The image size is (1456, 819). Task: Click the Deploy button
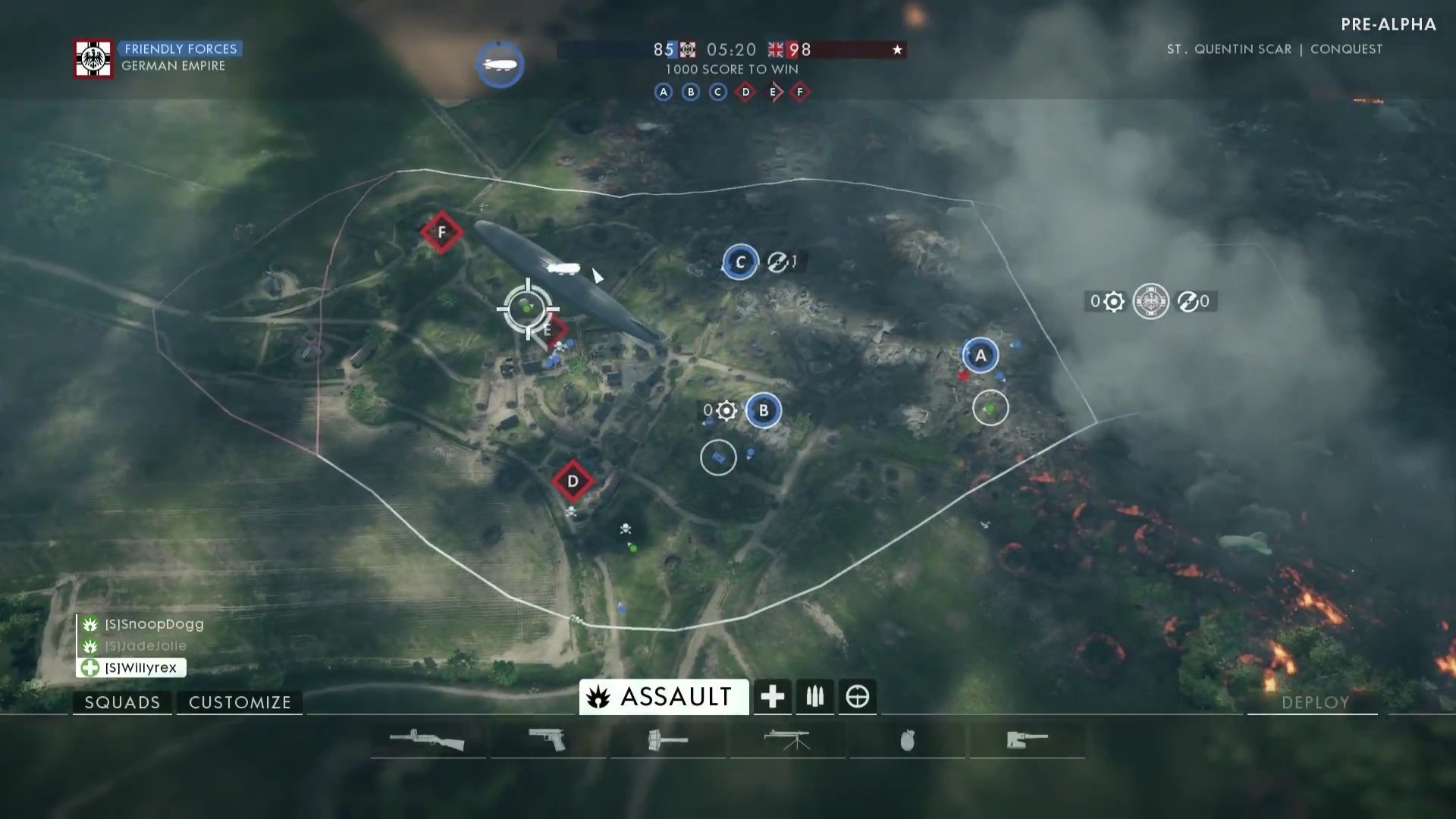pos(1314,702)
